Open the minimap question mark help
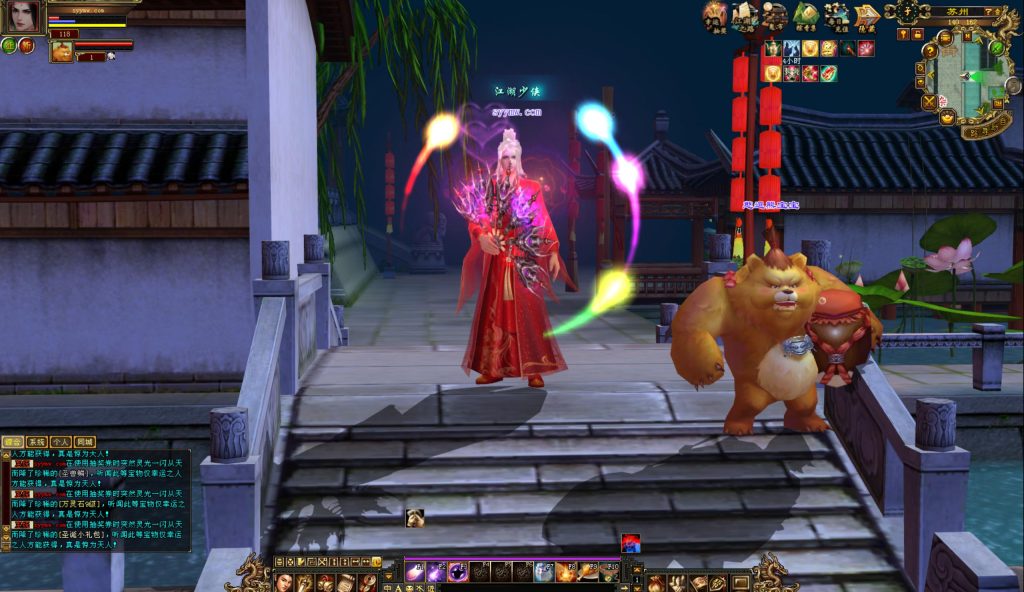 pyautogui.click(x=930, y=50)
